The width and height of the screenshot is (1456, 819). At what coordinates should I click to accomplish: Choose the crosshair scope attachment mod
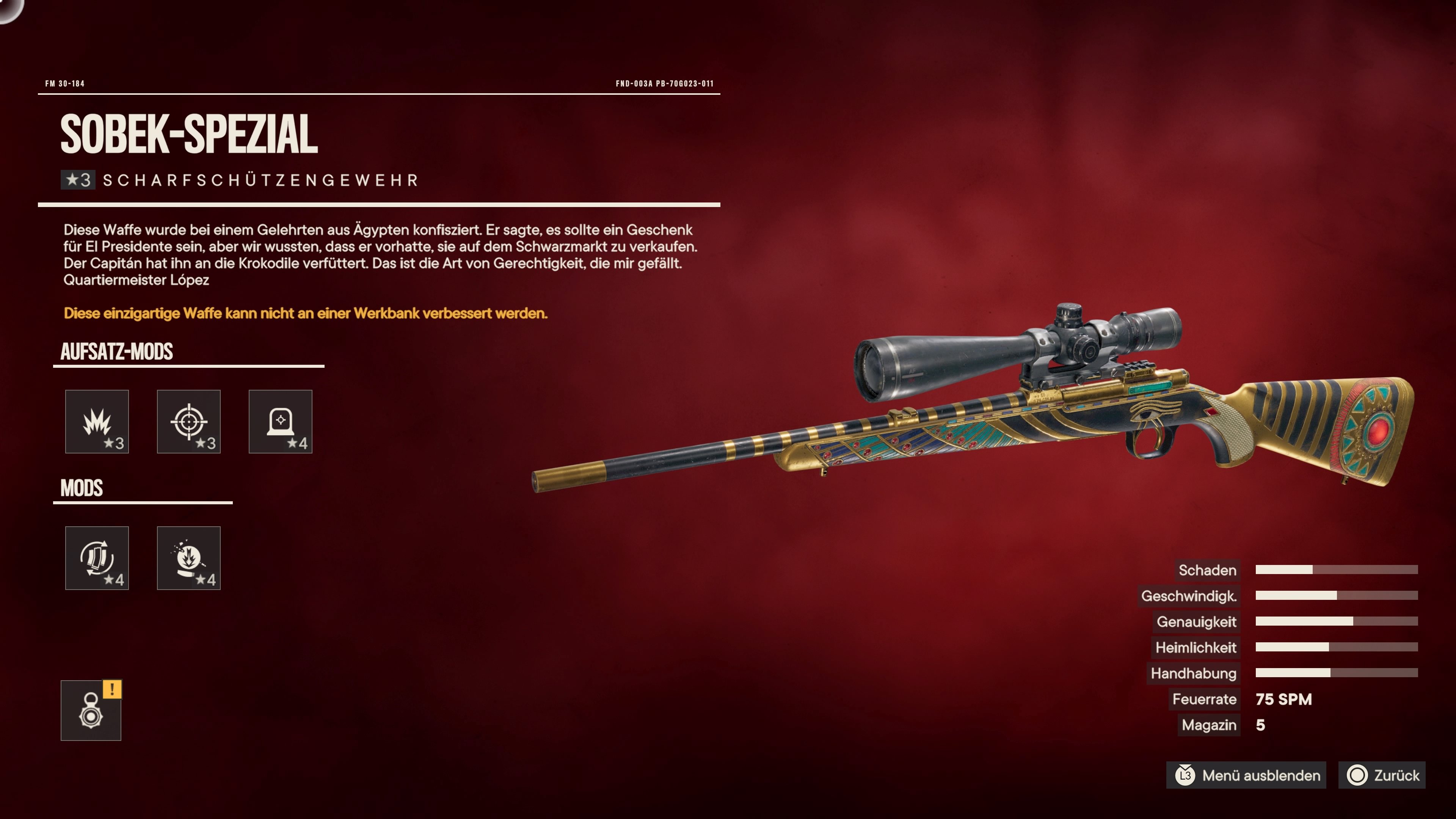coord(188,421)
